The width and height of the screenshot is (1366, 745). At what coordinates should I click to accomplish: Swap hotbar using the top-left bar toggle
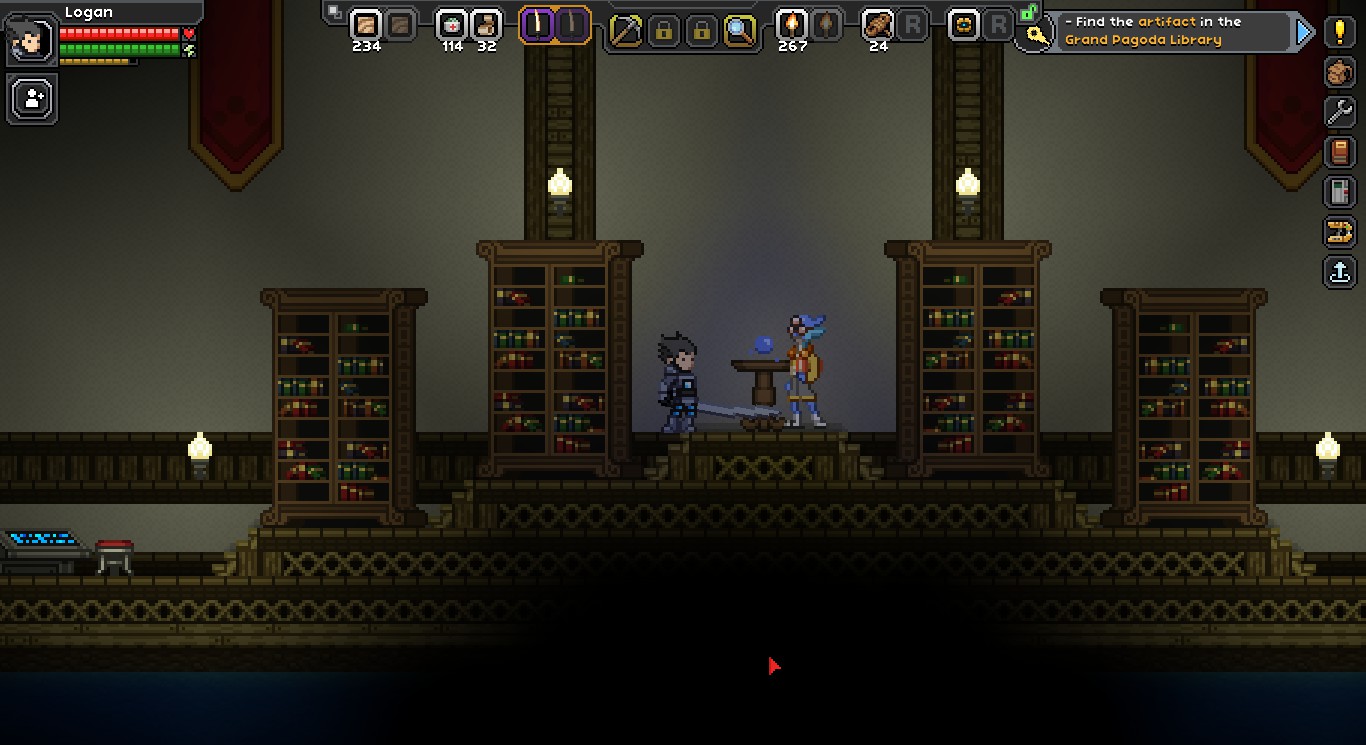pos(333,12)
